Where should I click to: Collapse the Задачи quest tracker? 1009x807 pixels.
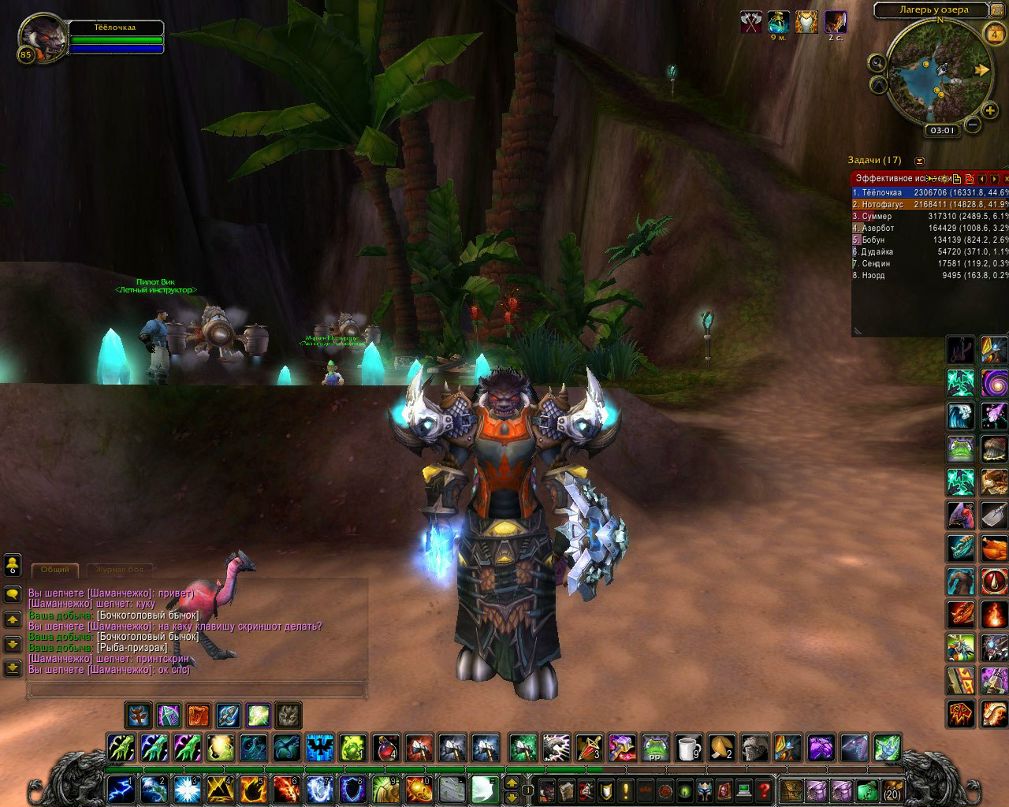tap(919, 160)
